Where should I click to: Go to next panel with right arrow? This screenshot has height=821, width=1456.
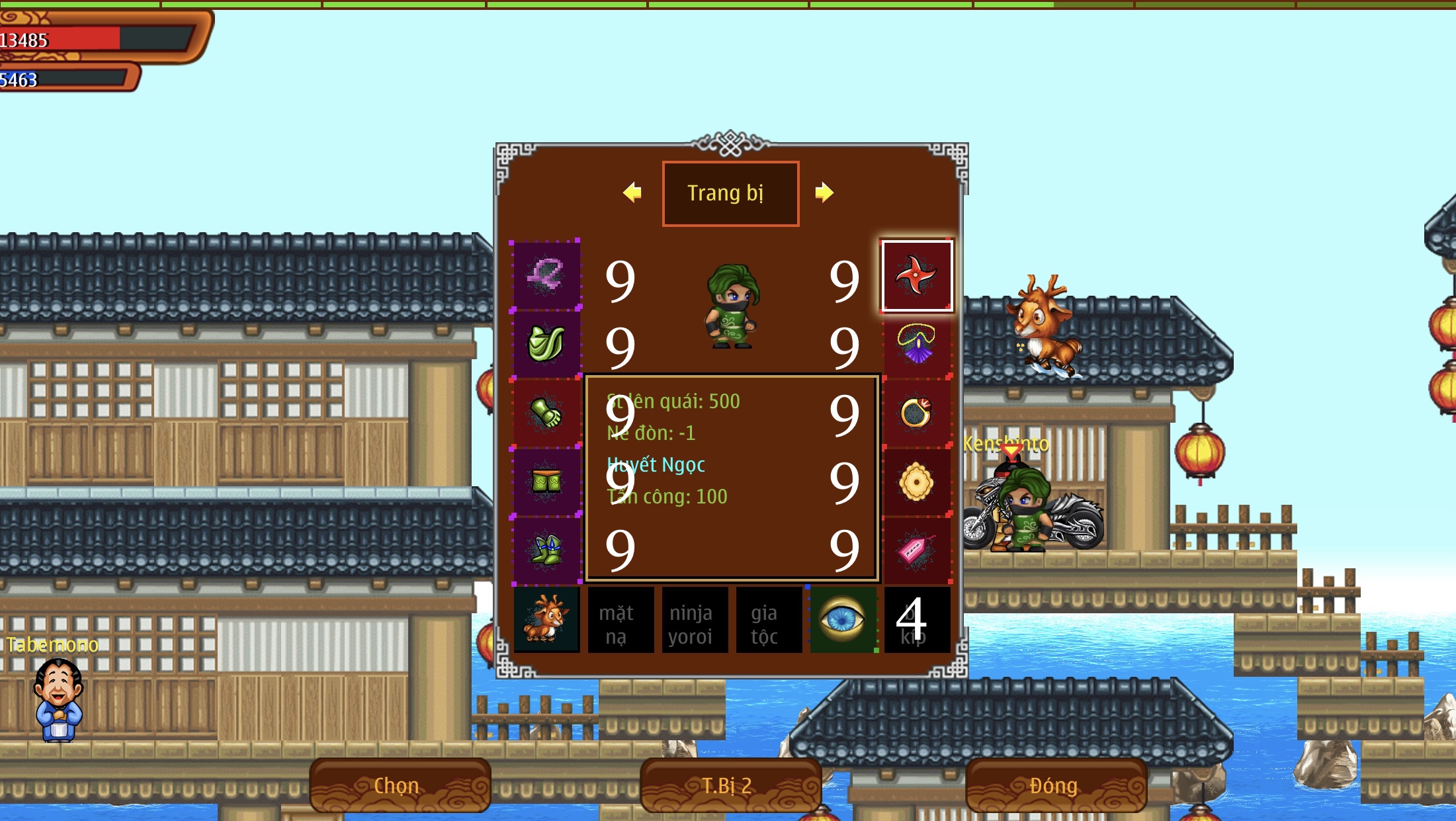[x=824, y=193]
